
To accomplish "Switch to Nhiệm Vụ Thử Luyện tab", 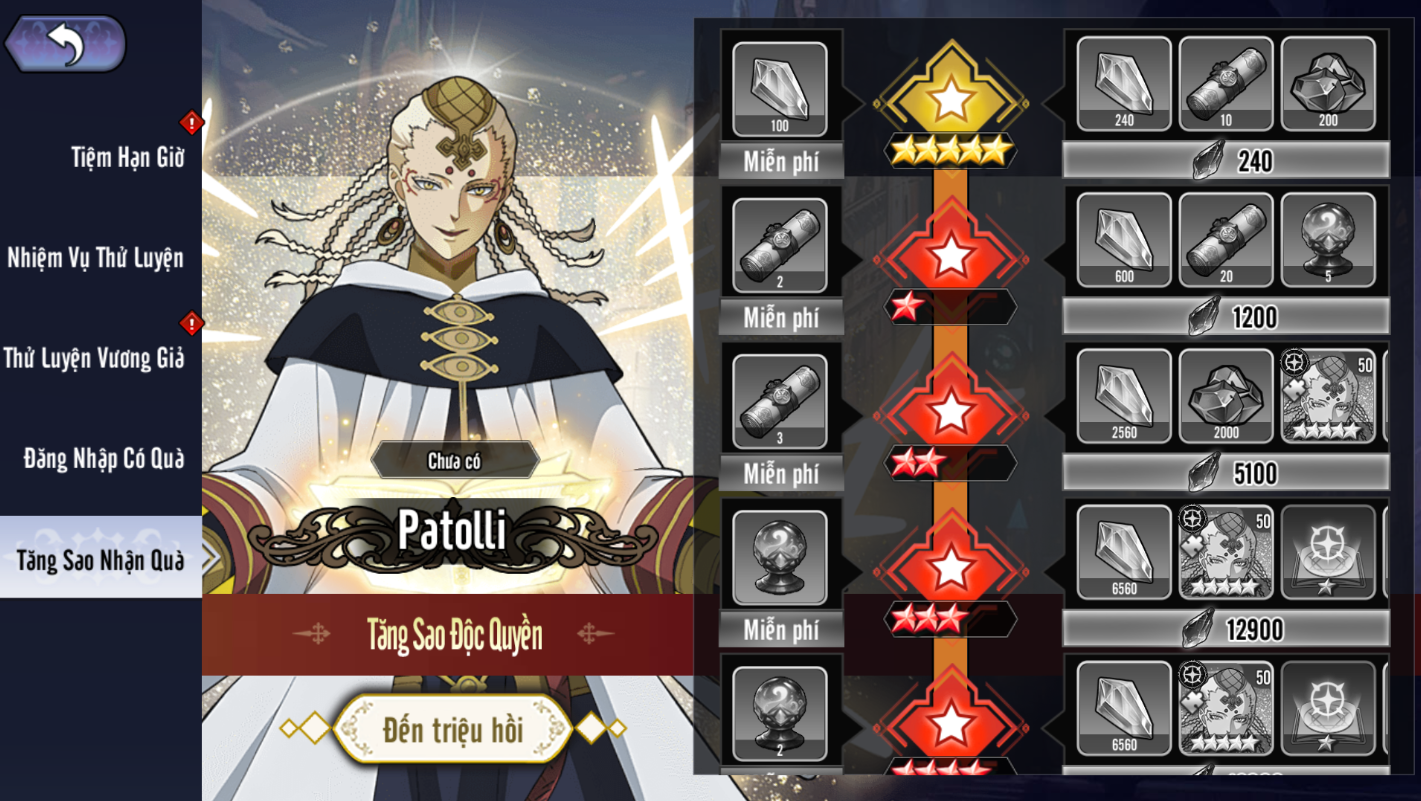I will [x=96, y=258].
